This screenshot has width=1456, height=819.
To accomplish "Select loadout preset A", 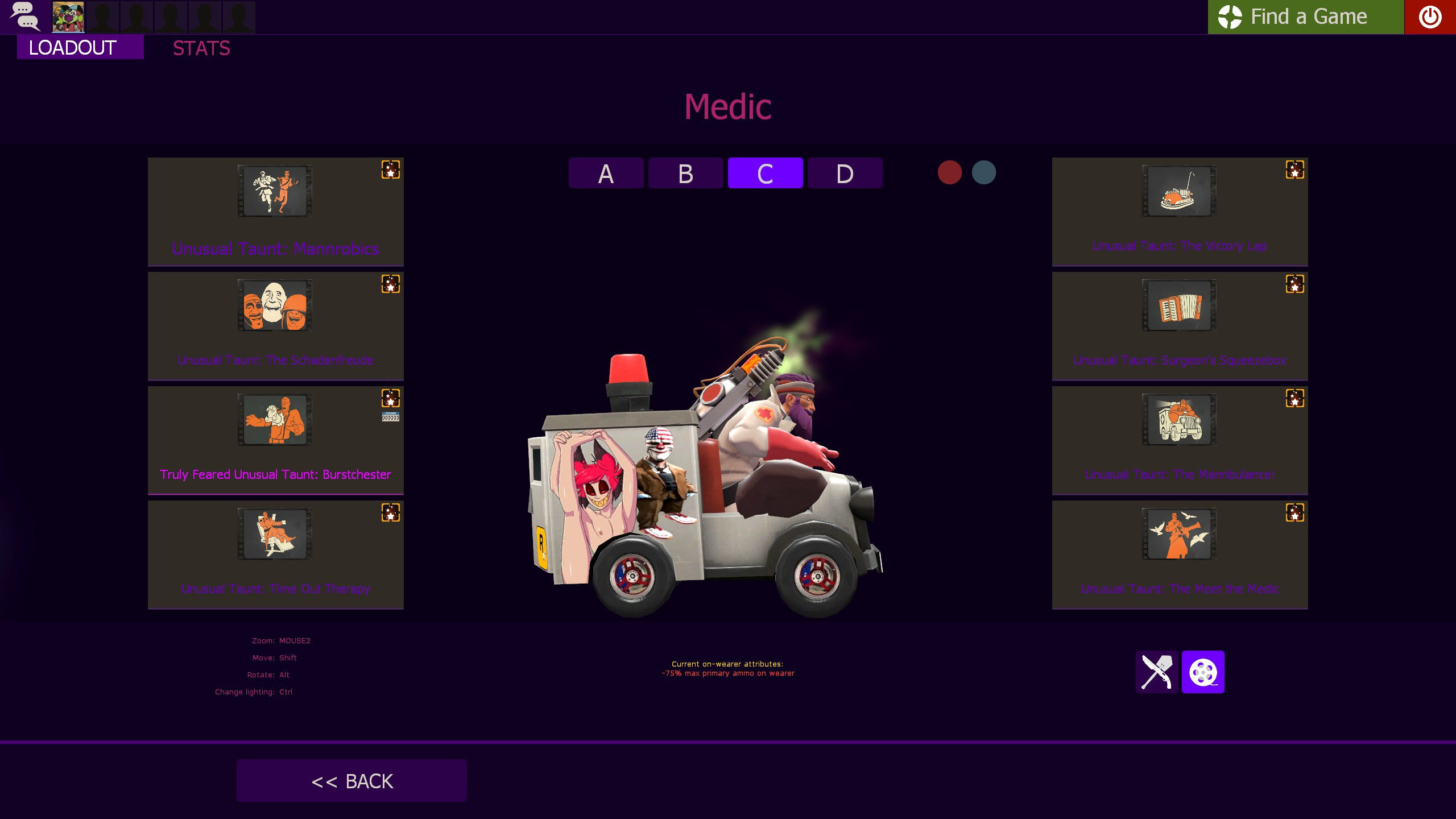I will [x=606, y=173].
